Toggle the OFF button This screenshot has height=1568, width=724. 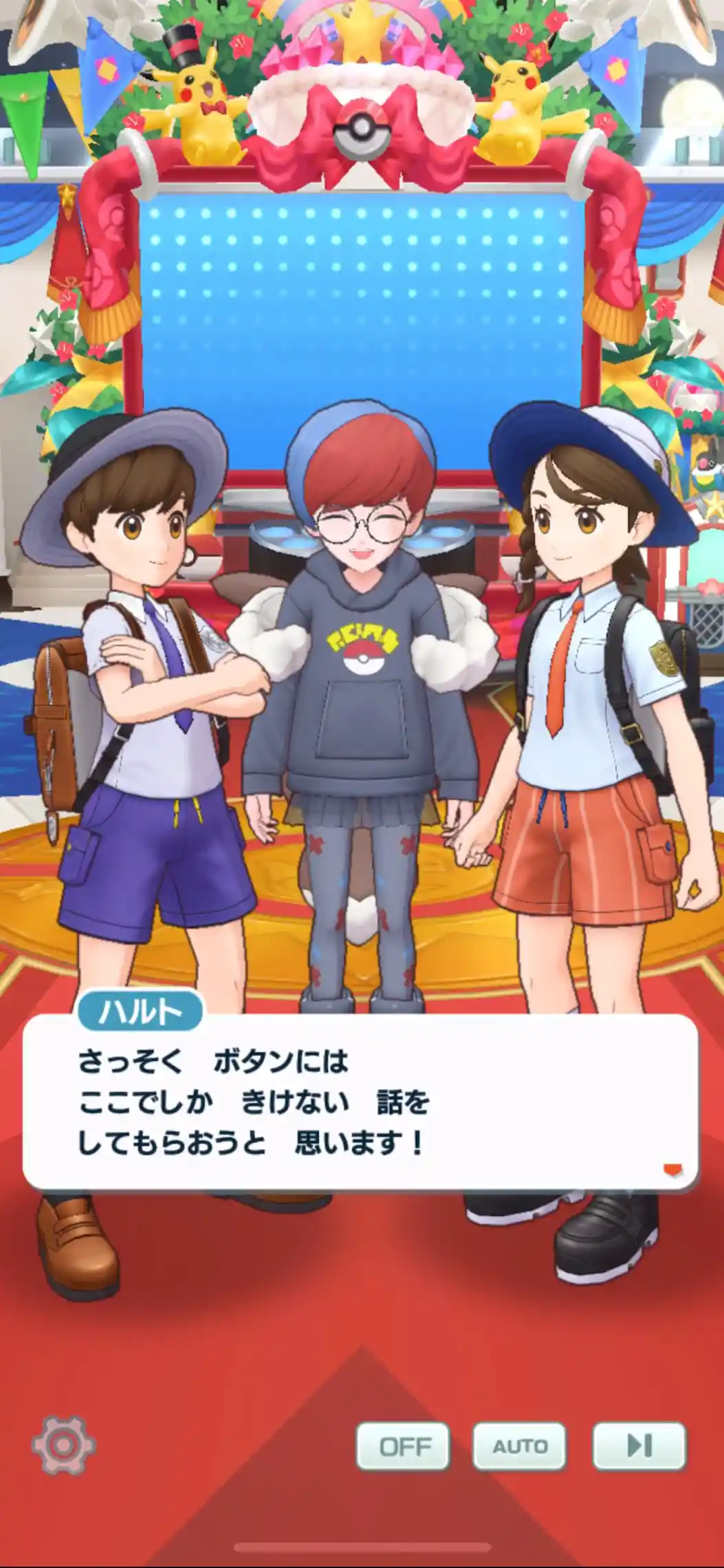click(x=403, y=1446)
